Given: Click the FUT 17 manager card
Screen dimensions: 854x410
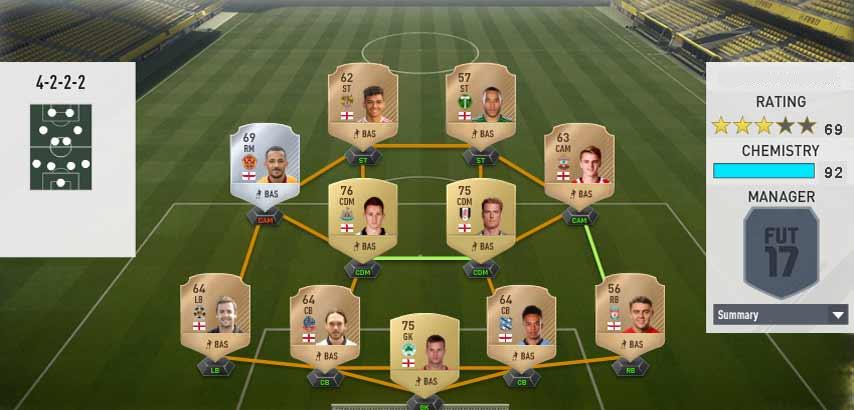Looking at the screenshot, I should coord(781,254).
